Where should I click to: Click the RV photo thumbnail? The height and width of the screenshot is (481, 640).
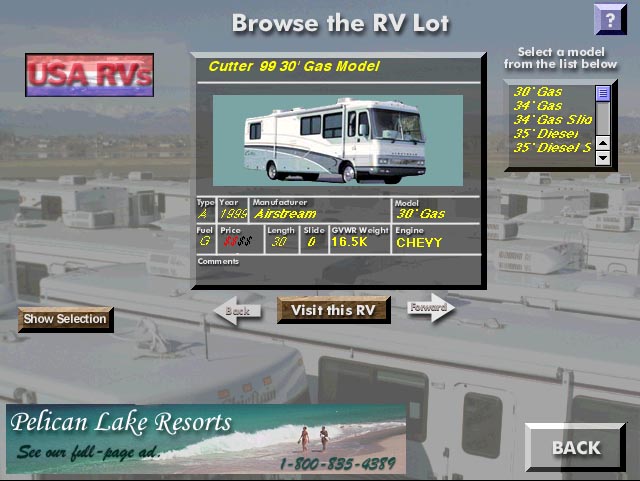[336, 139]
